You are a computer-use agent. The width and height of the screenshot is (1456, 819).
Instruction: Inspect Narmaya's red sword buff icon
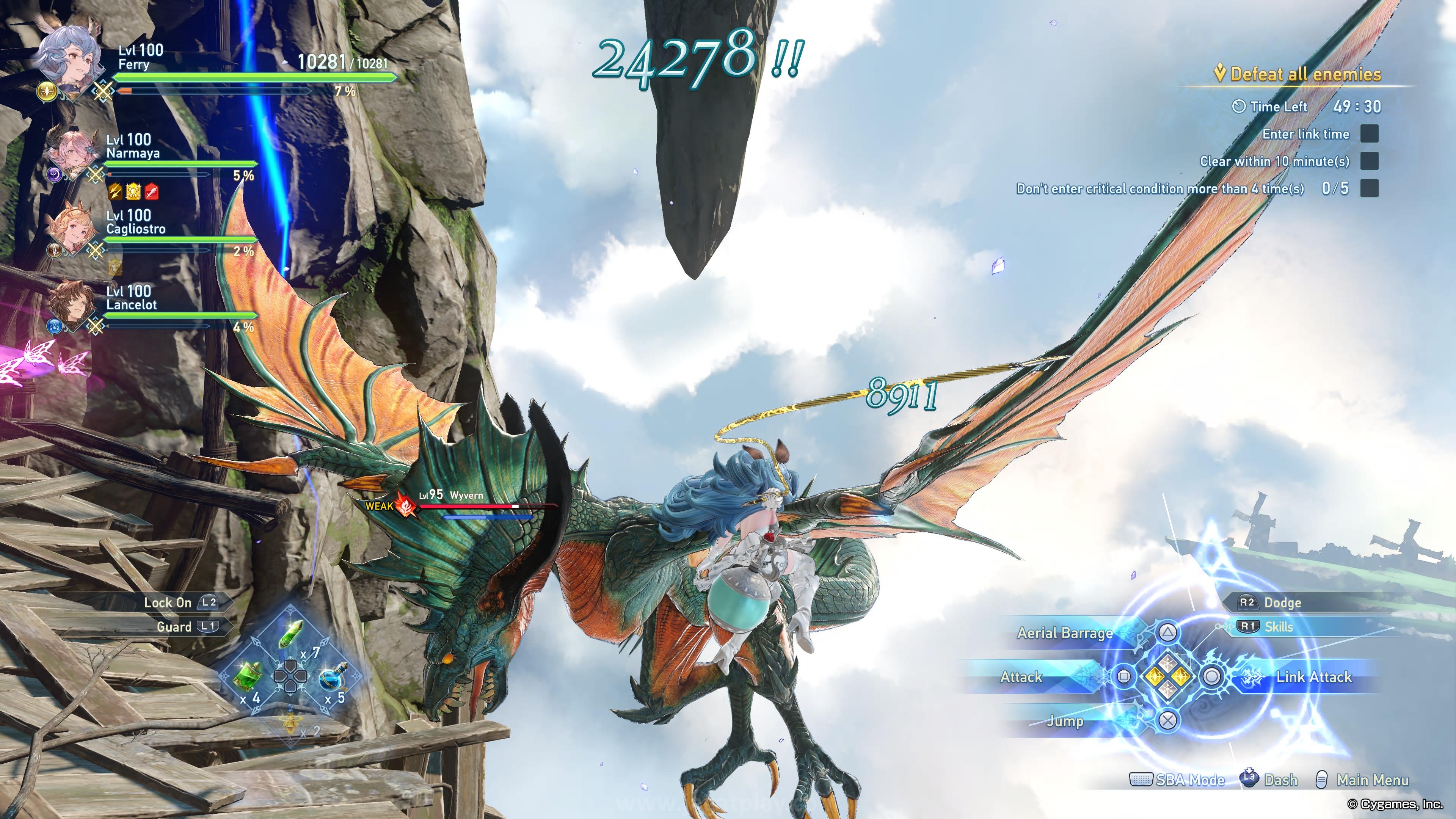[152, 191]
